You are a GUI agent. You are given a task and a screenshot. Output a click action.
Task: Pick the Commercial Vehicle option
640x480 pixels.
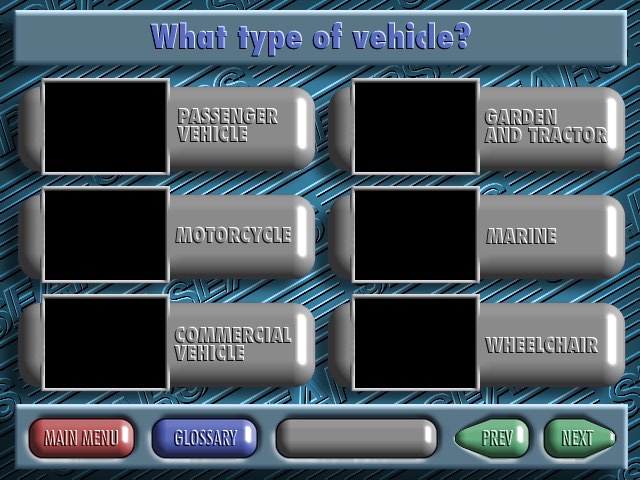pyautogui.click(x=233, y=344)
